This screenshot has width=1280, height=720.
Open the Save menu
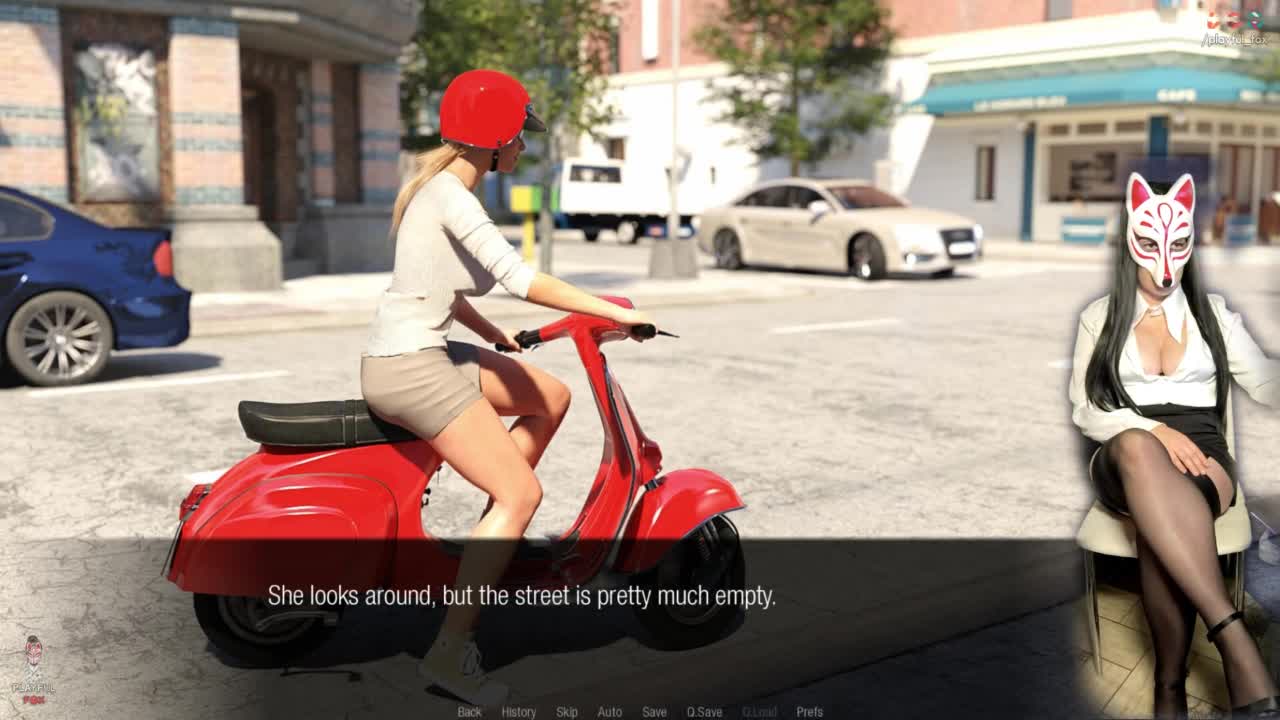(x=654, y=712)
